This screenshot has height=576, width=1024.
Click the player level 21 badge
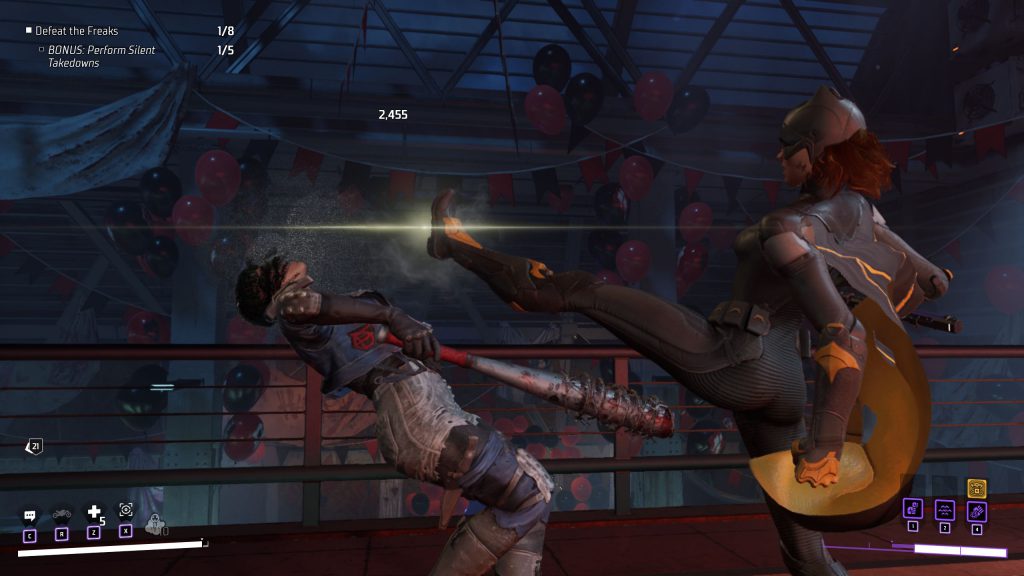pos(35,445)
